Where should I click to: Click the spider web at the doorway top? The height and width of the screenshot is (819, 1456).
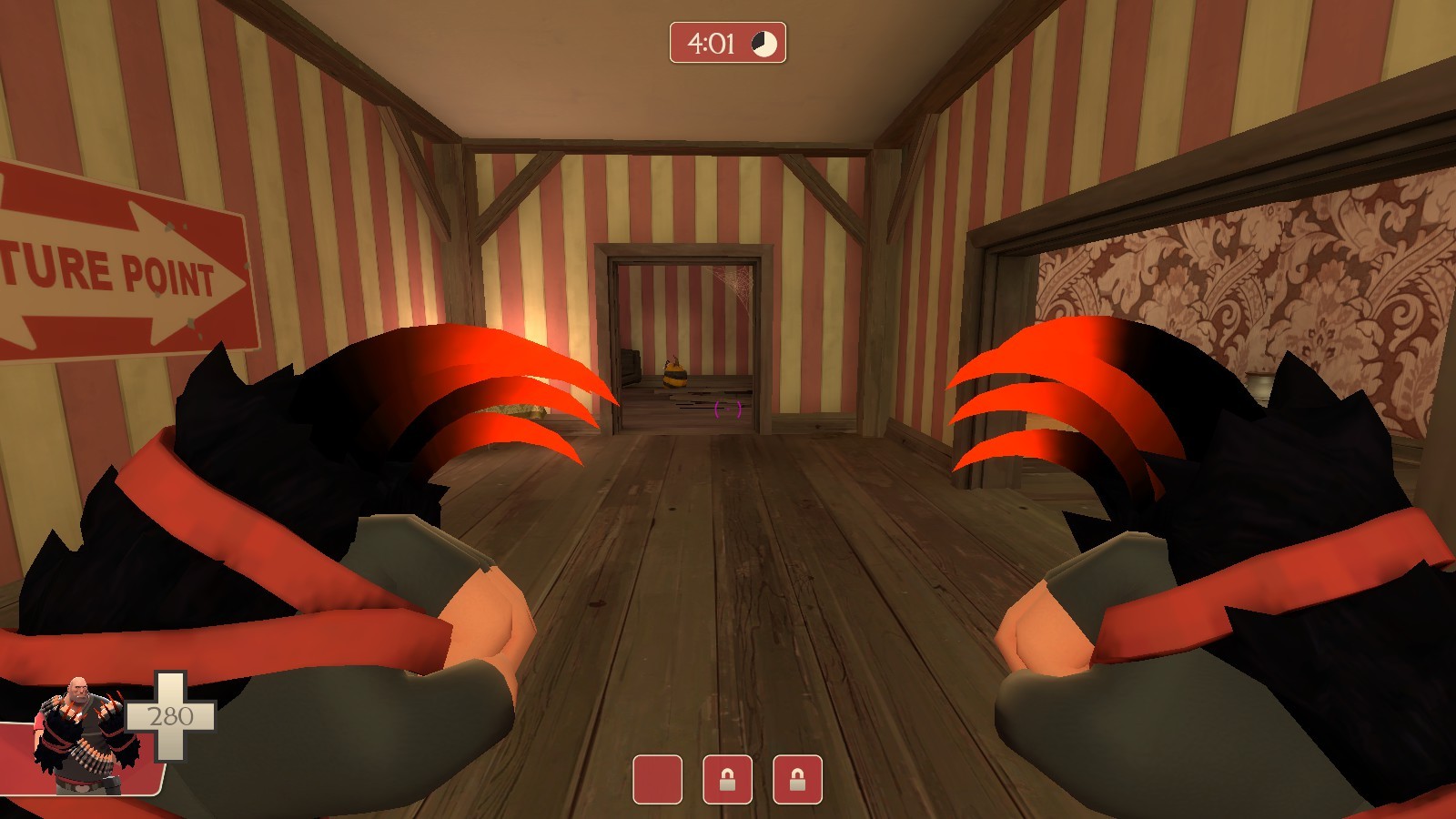(735, 278)
